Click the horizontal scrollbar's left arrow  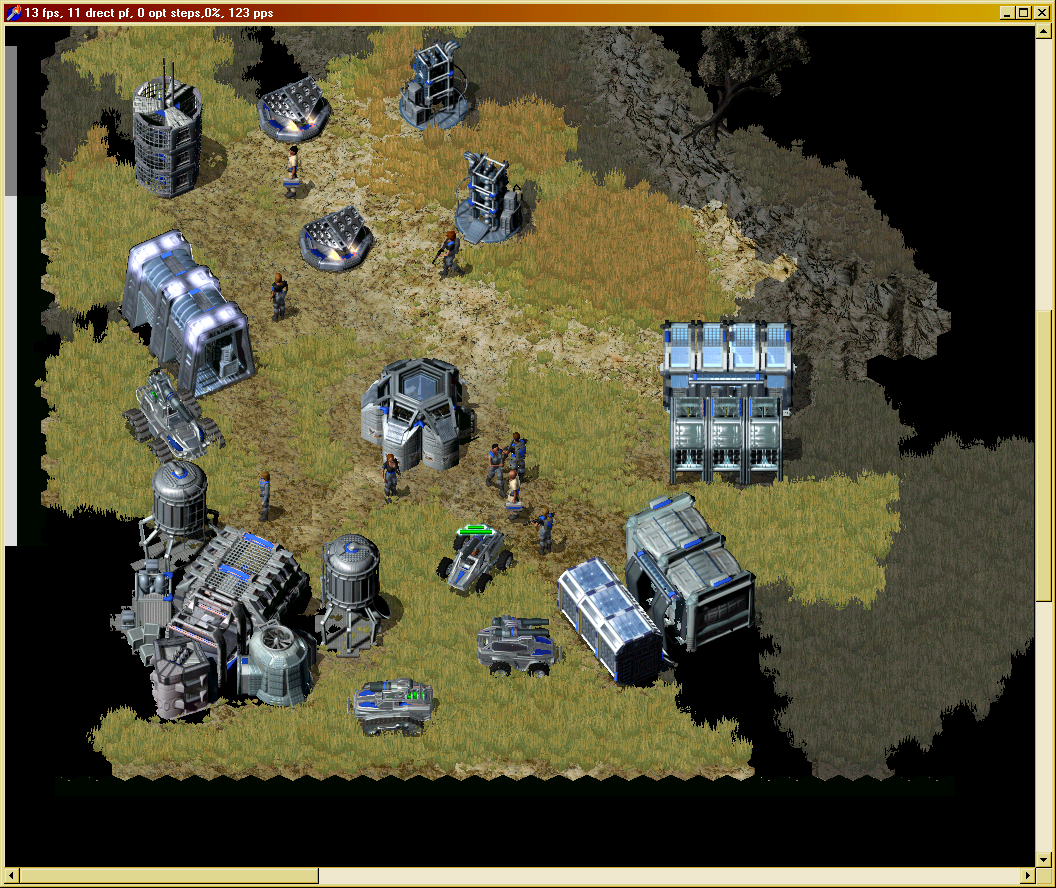(x=13, y=876)
